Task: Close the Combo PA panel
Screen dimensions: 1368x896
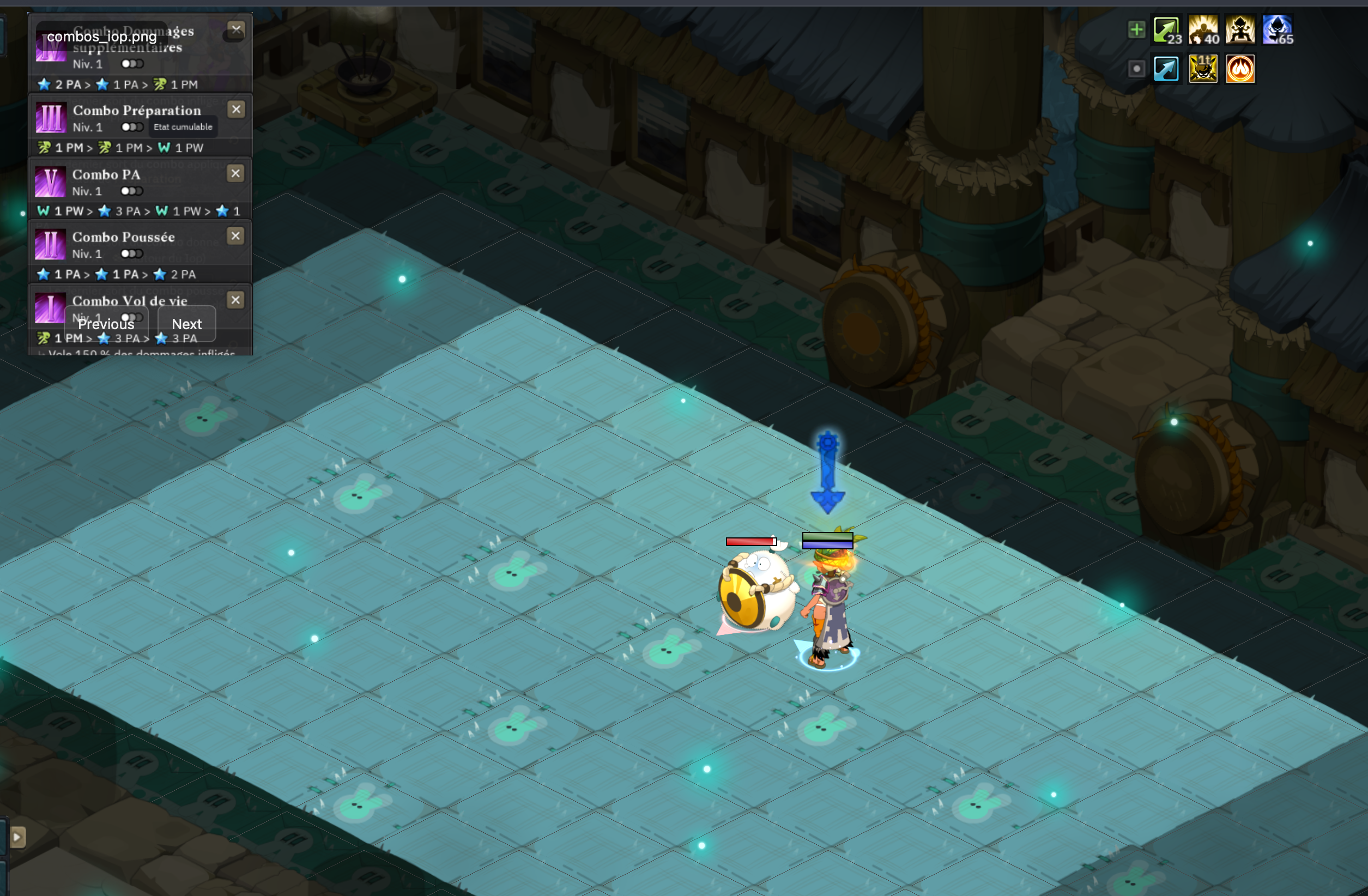Action: point(235,173)
